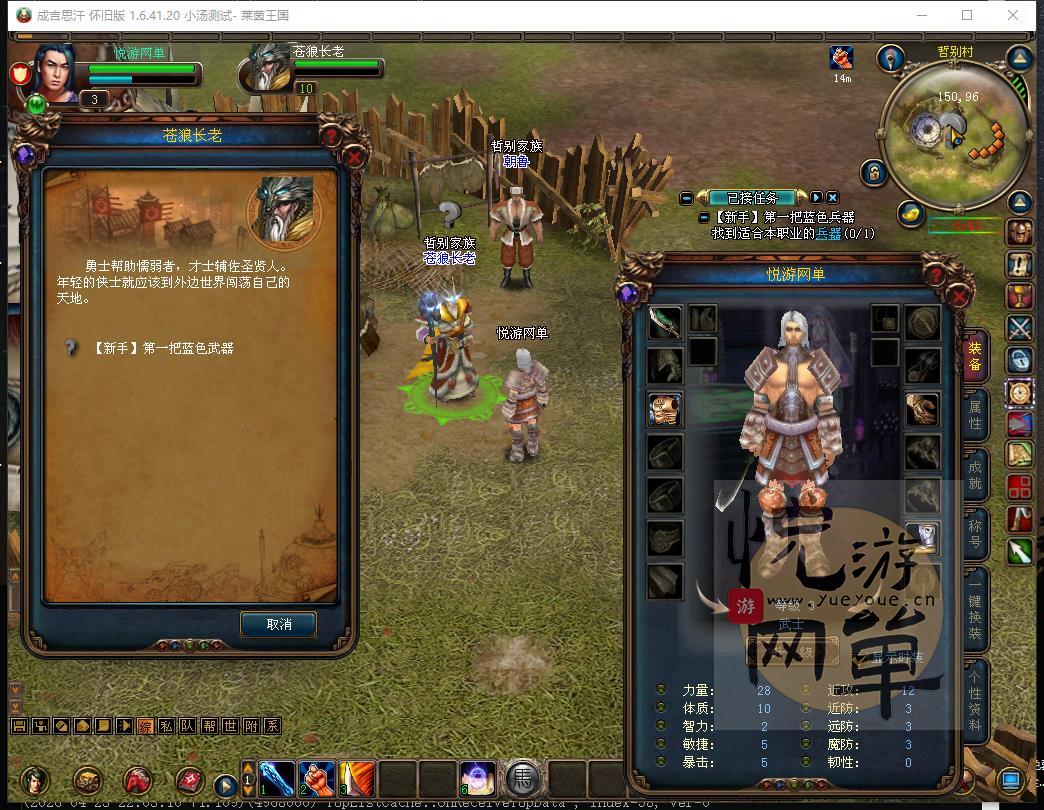This screenshot has height=810, width=1044.
Task: Select the equipped green blade weapon slot
Action: [664, 322]
